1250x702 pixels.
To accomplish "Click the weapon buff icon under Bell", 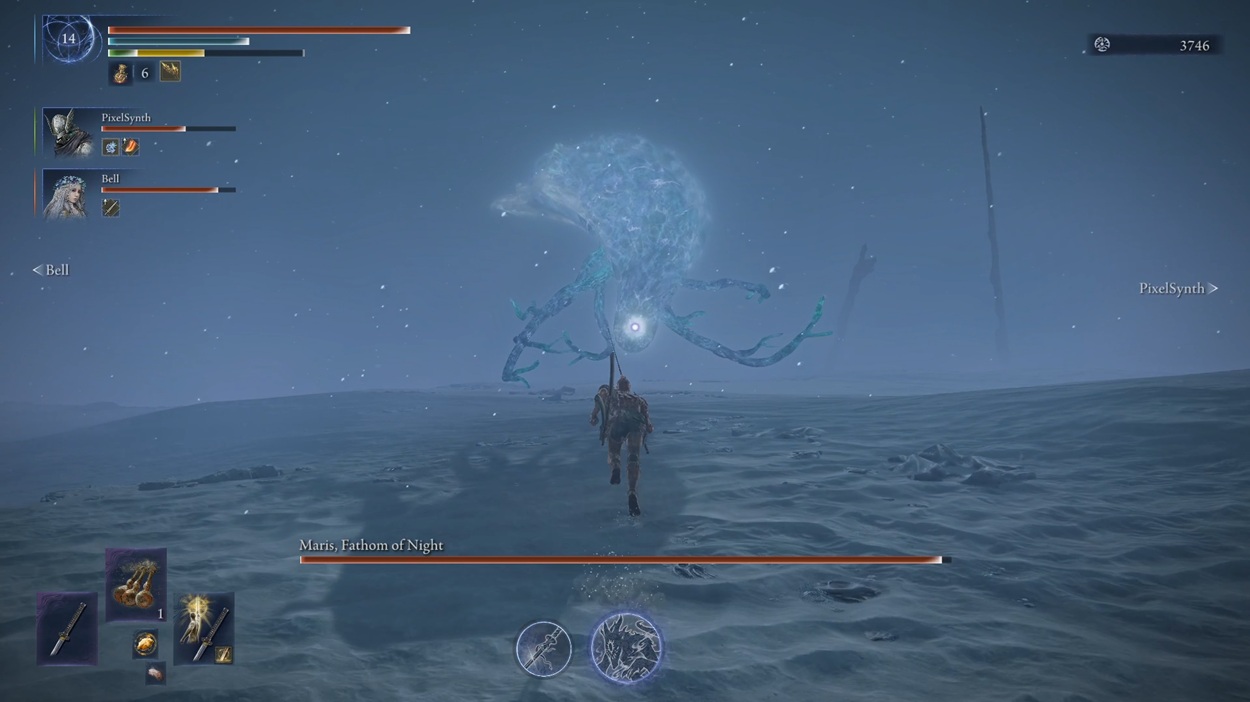I will click(x=111, y=208).
